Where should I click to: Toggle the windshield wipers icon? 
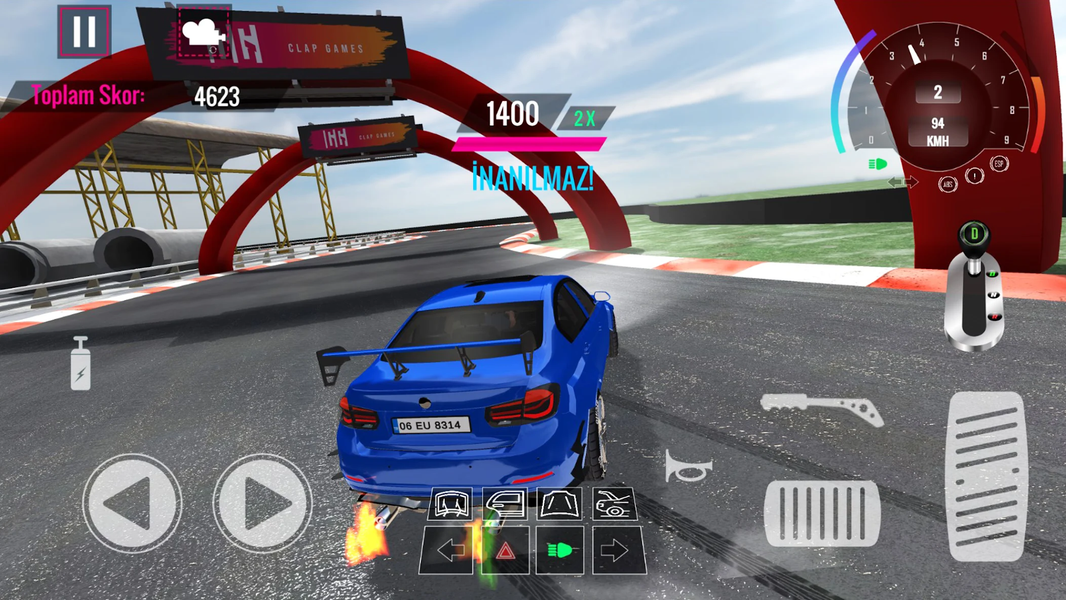pos(450,503)
